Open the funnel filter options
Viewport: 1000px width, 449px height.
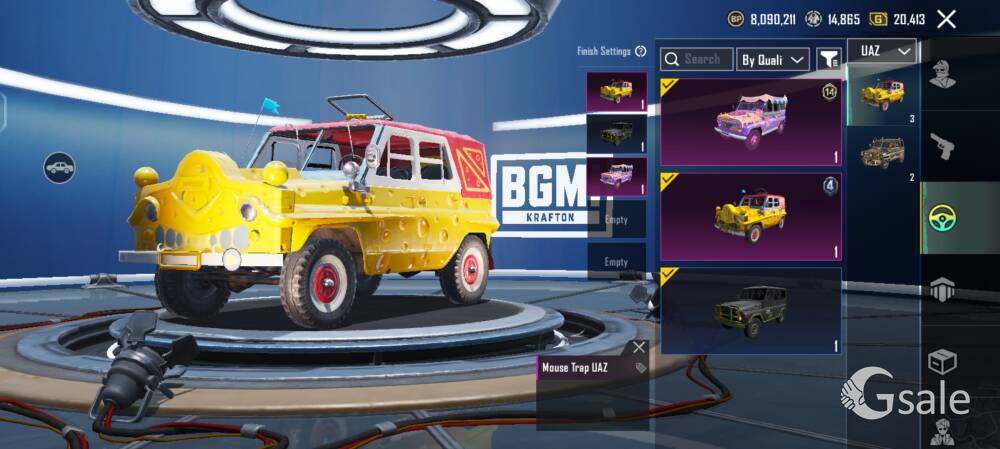(x=828, y=60)
